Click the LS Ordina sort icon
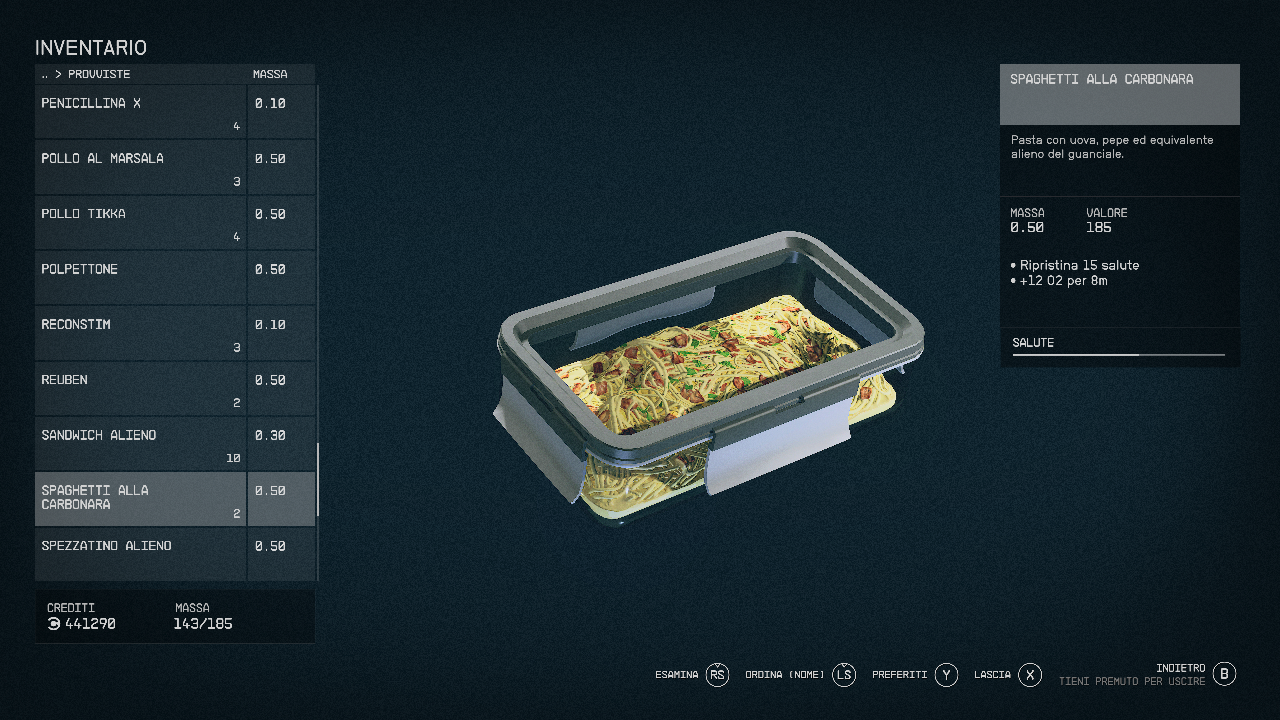 [843, 675]
